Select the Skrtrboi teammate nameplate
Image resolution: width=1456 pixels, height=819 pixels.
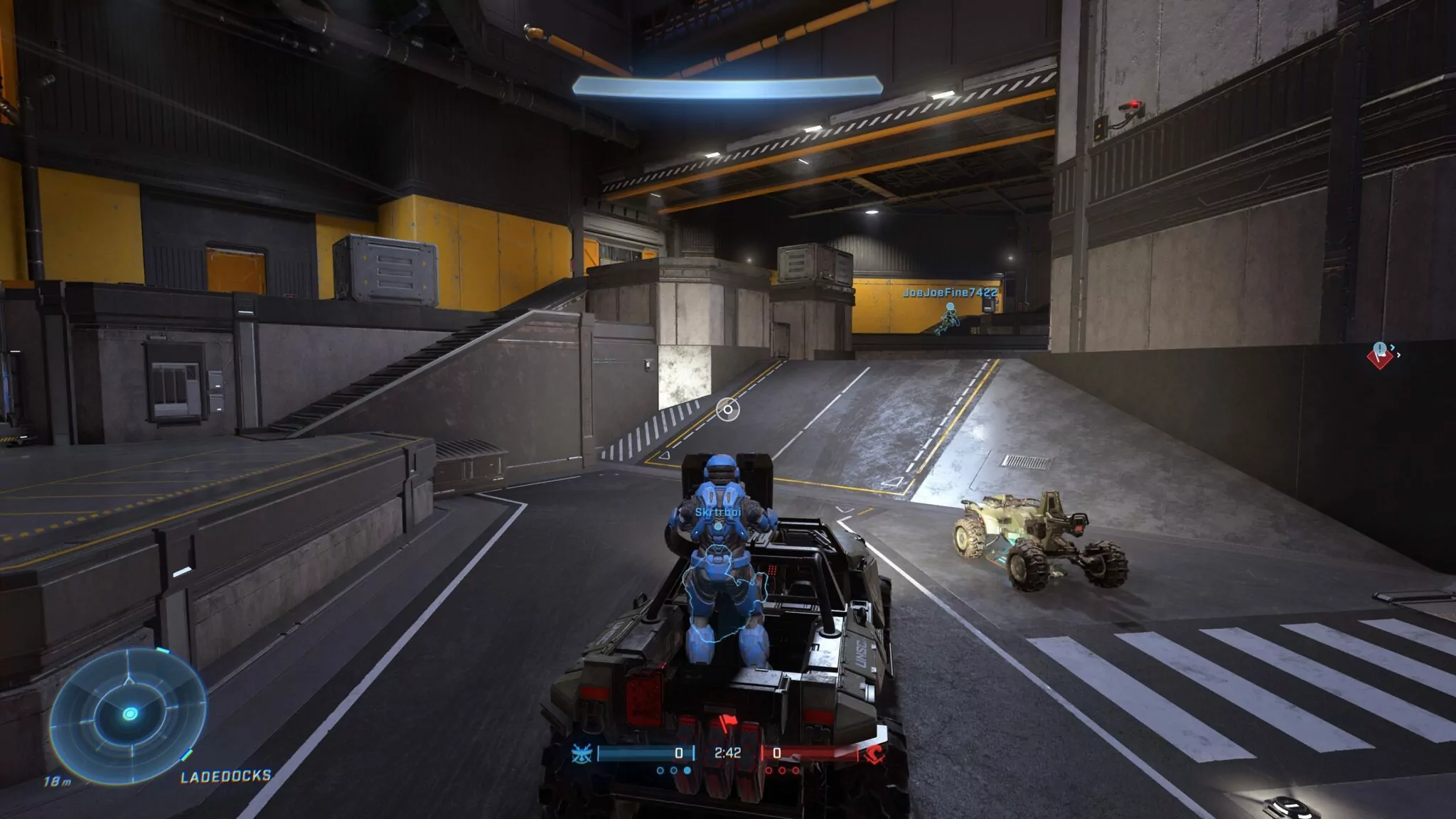coord(718,512)
